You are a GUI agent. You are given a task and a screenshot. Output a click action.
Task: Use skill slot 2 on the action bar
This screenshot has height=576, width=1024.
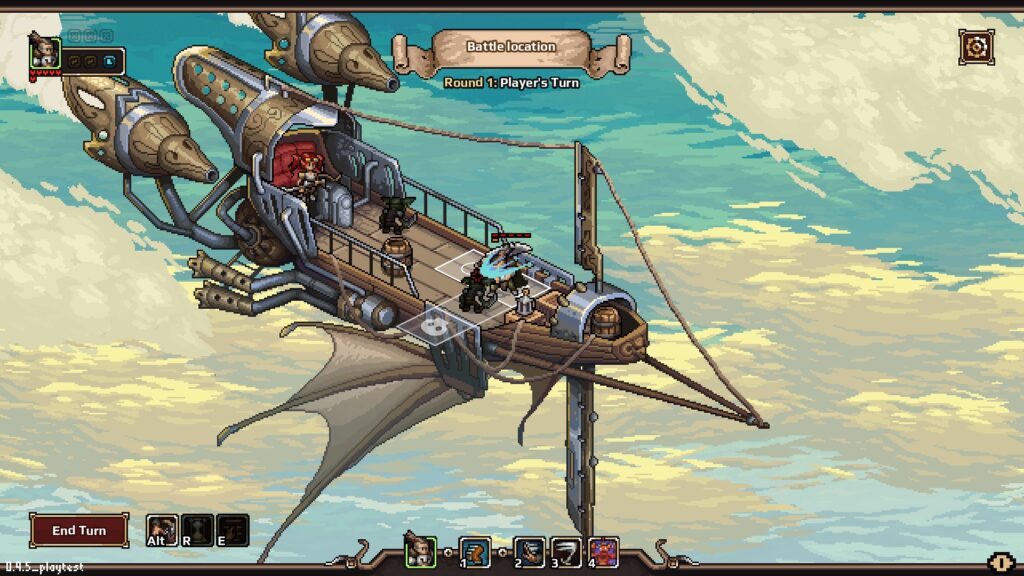pyautogui.click(x=529, y=551)
